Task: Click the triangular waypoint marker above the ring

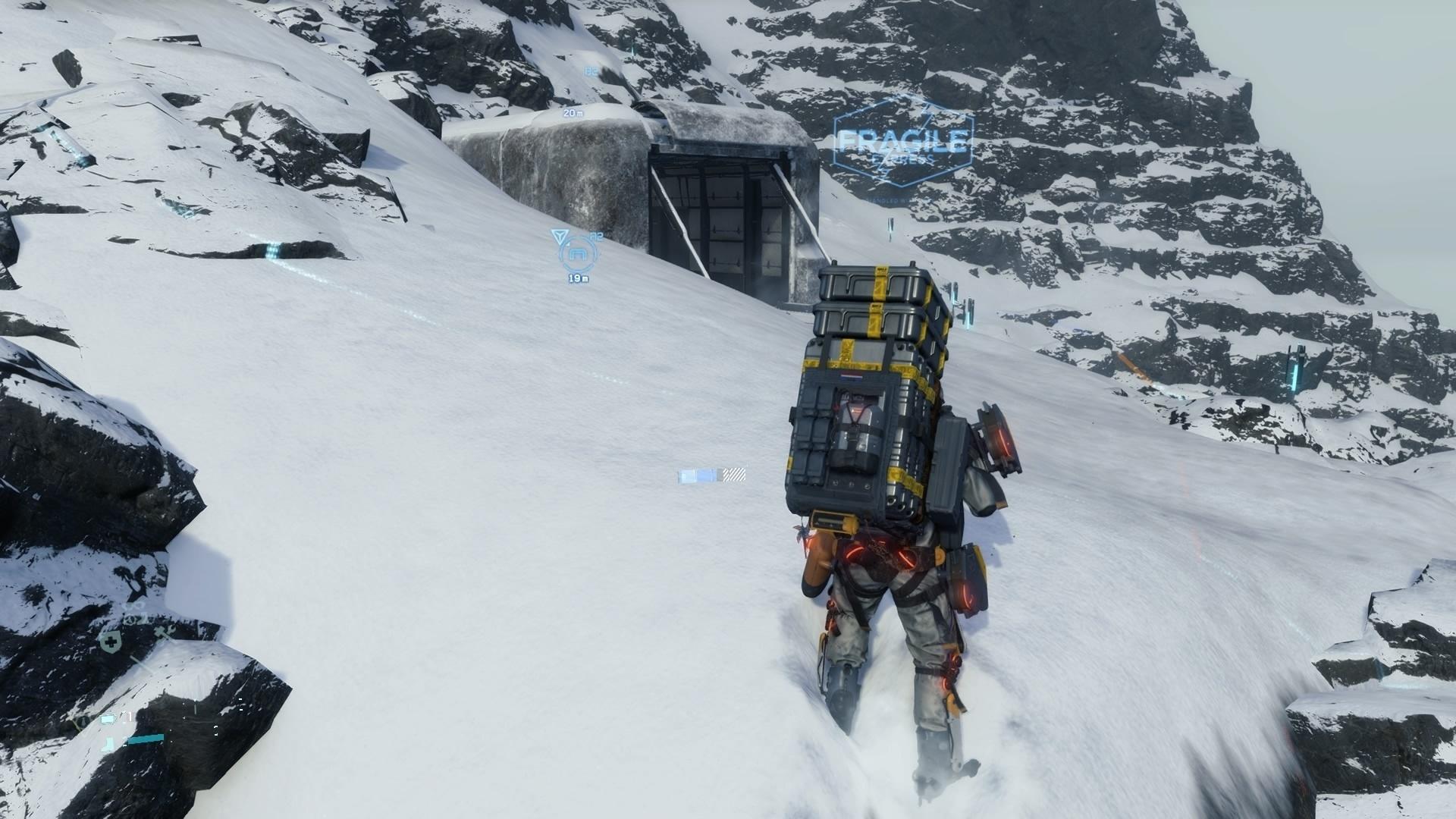Action: coord(561,237)
